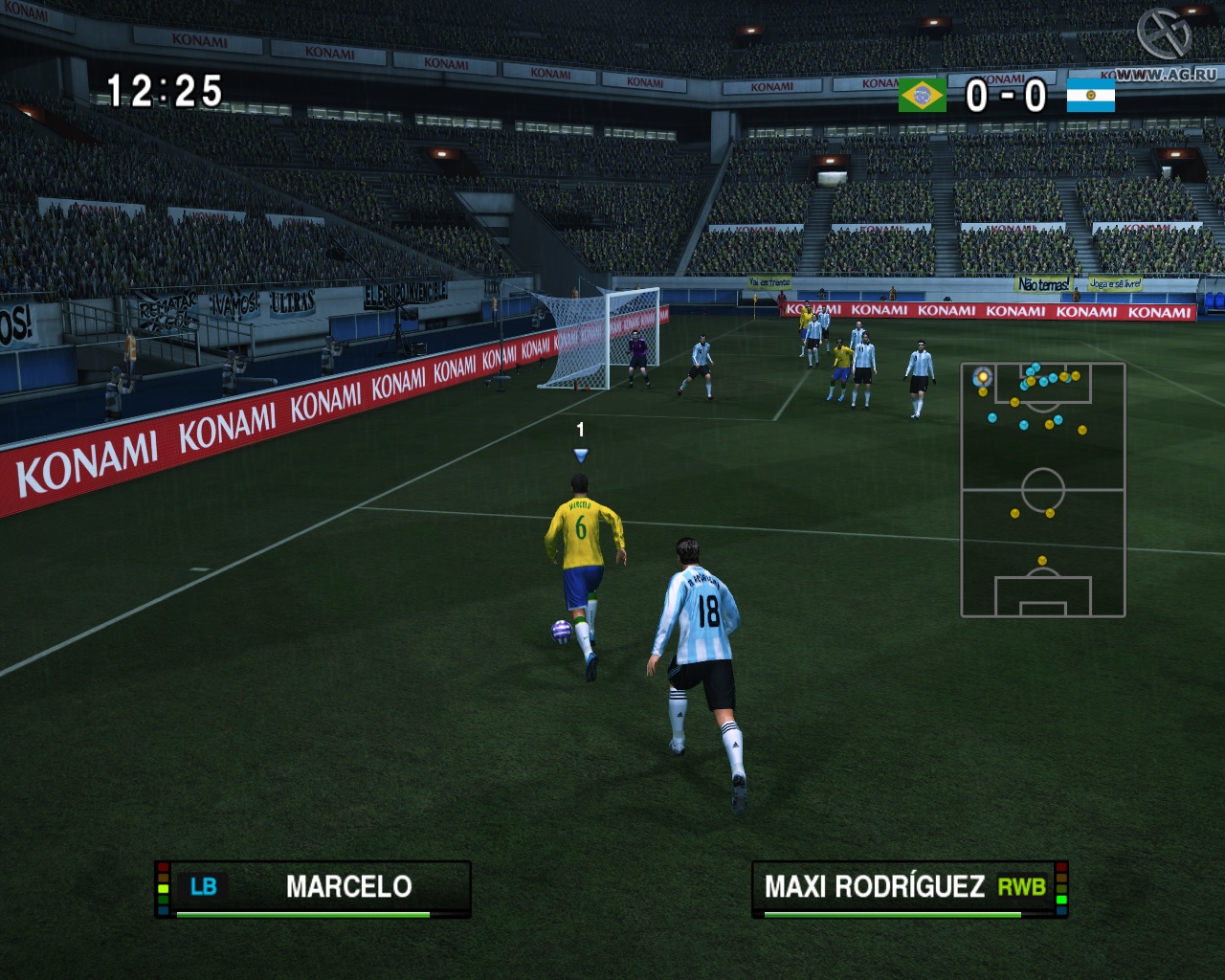Select the Marcelo player name panel
Viewport: 1225px width, 980px height.
click(313, 888)
